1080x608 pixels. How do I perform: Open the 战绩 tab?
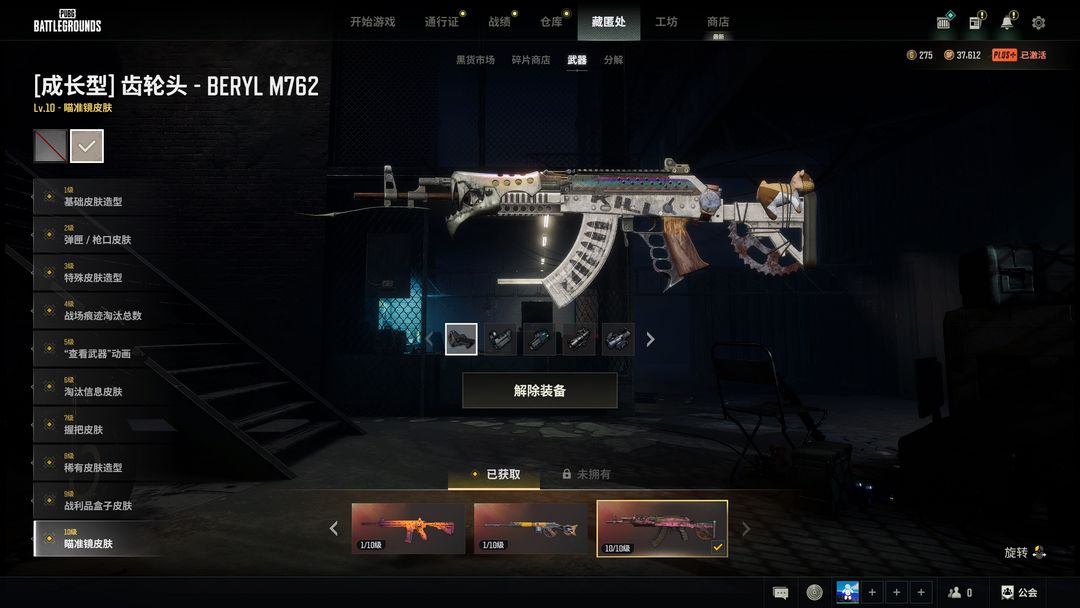pos(499,22)
